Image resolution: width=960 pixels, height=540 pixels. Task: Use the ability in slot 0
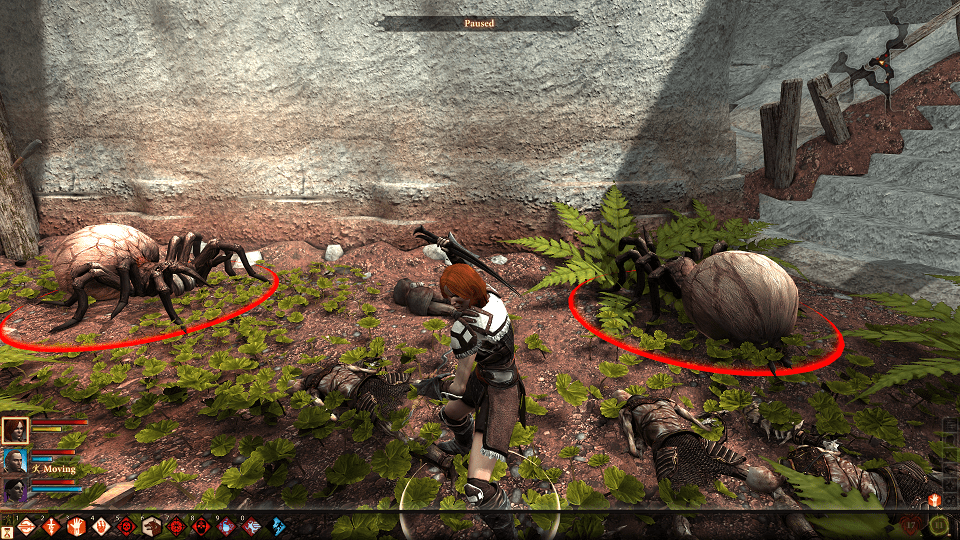[x=251, y=526]
